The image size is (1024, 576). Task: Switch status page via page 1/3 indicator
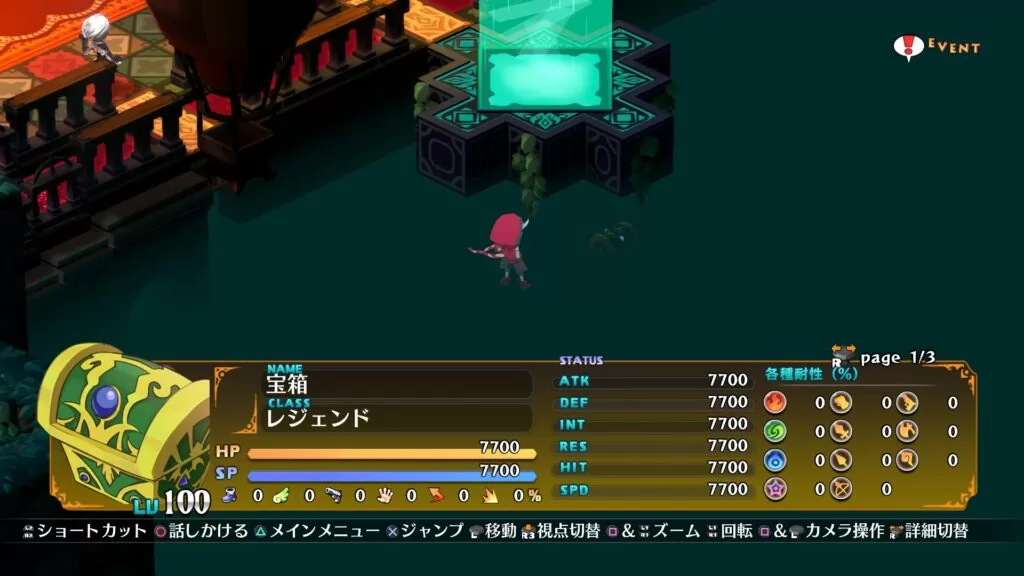point(896,357)
